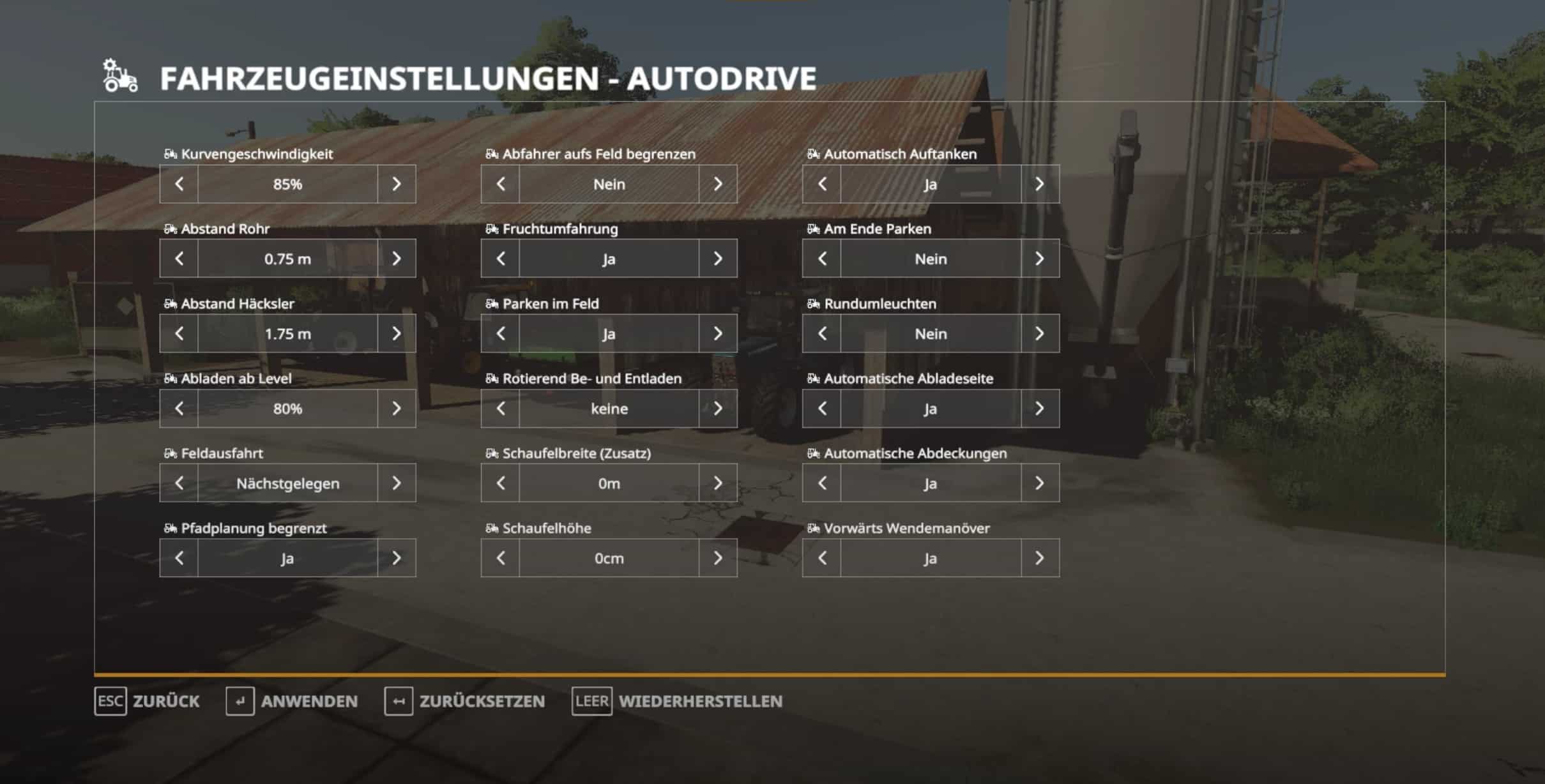Cycle Fruchtumfahrung back with left arrow
Image resolution: width=1545 pixels, height=784 pixels.
[x=501, y=259]
